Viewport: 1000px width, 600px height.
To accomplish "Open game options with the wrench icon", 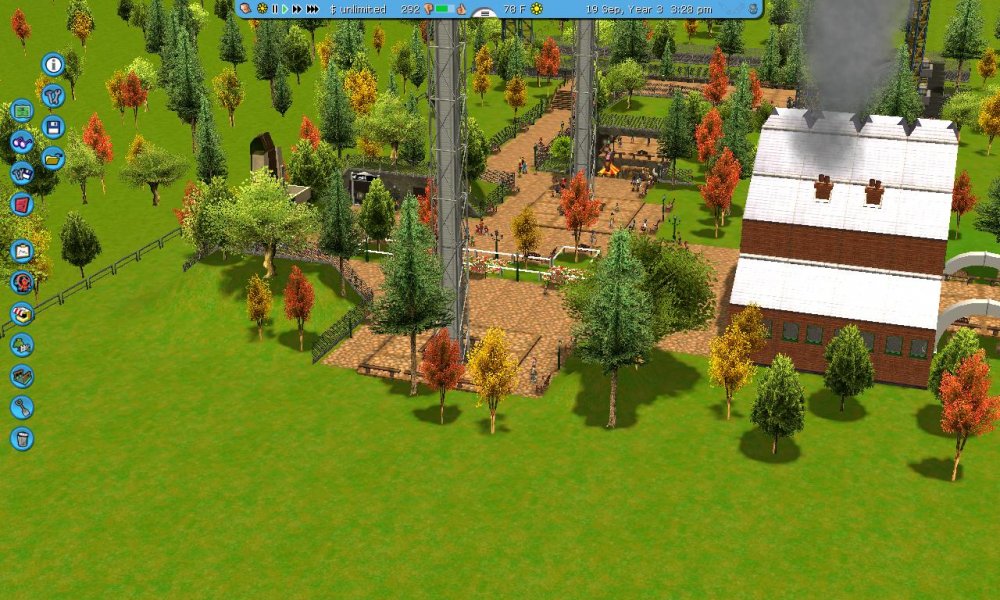I will coord(53,96).
